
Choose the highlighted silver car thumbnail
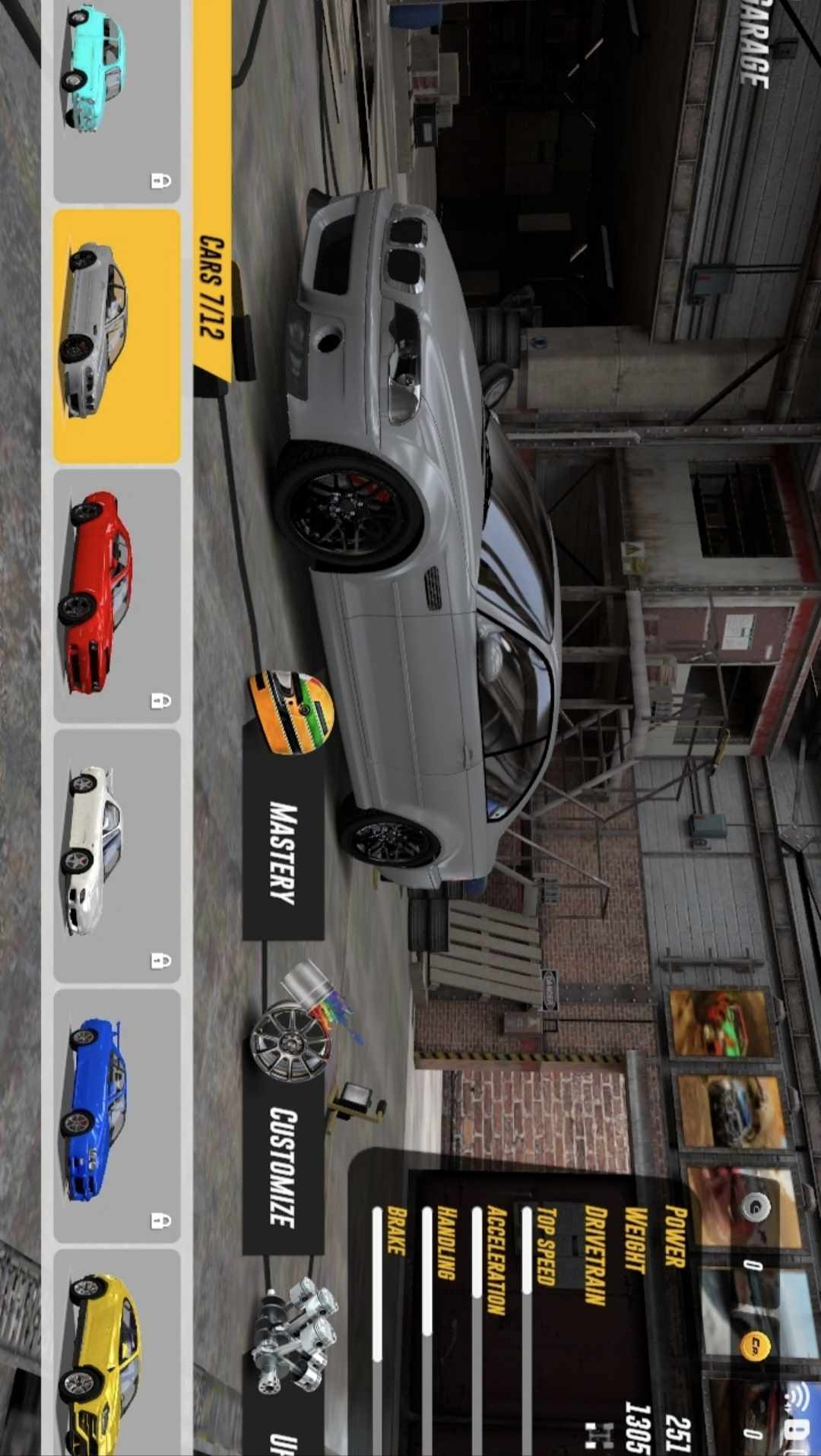pos(116,336)
